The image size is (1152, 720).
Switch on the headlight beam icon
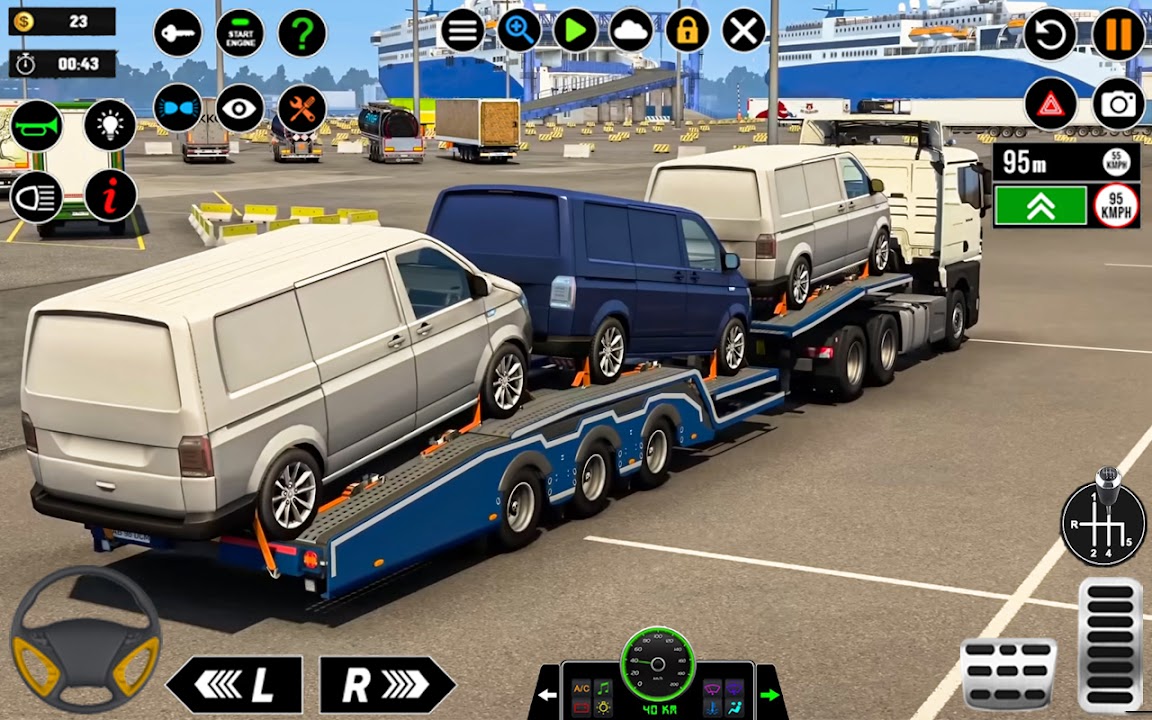pos(37,196)
